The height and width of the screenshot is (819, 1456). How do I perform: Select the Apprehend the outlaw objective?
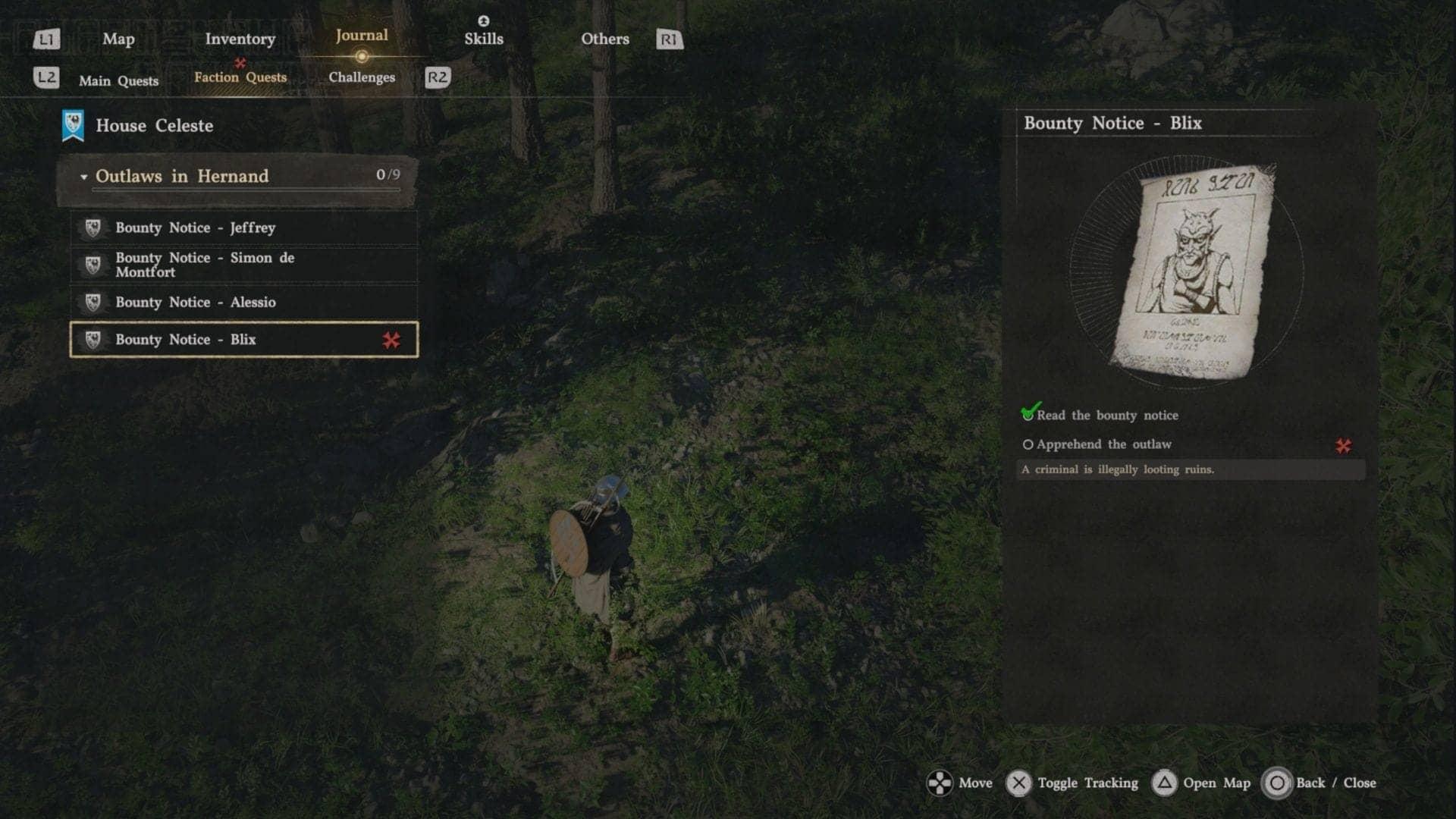coord(1103,444)
